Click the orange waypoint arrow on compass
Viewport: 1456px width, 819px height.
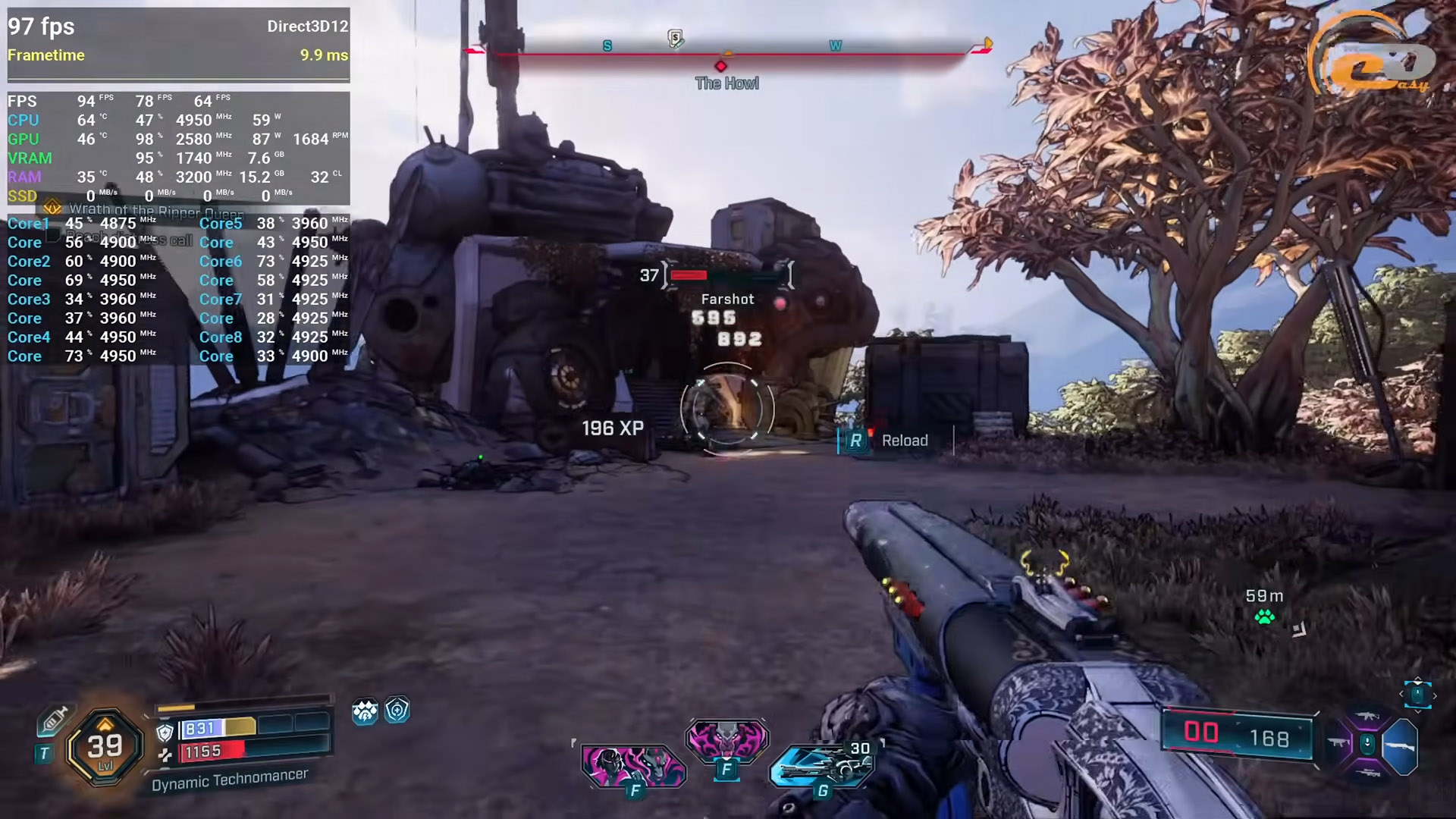click(x=987, y=43)
